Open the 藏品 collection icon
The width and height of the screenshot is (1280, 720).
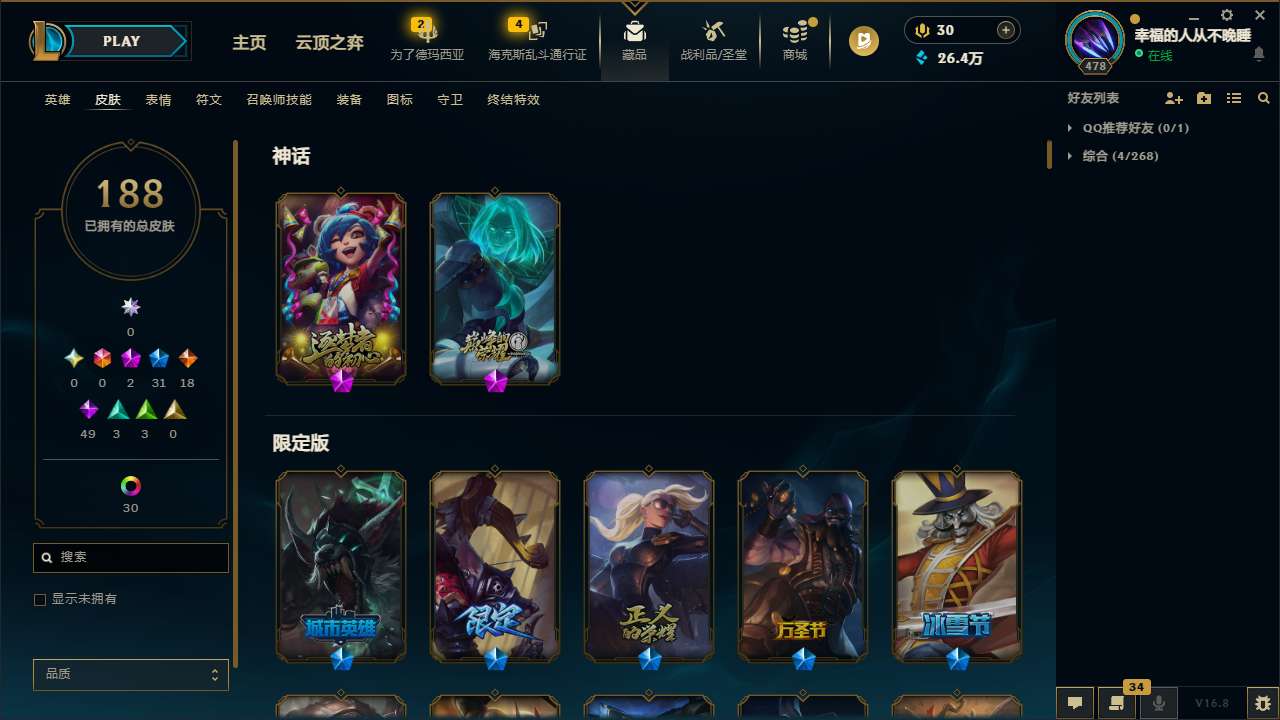[x=634, y=40]
